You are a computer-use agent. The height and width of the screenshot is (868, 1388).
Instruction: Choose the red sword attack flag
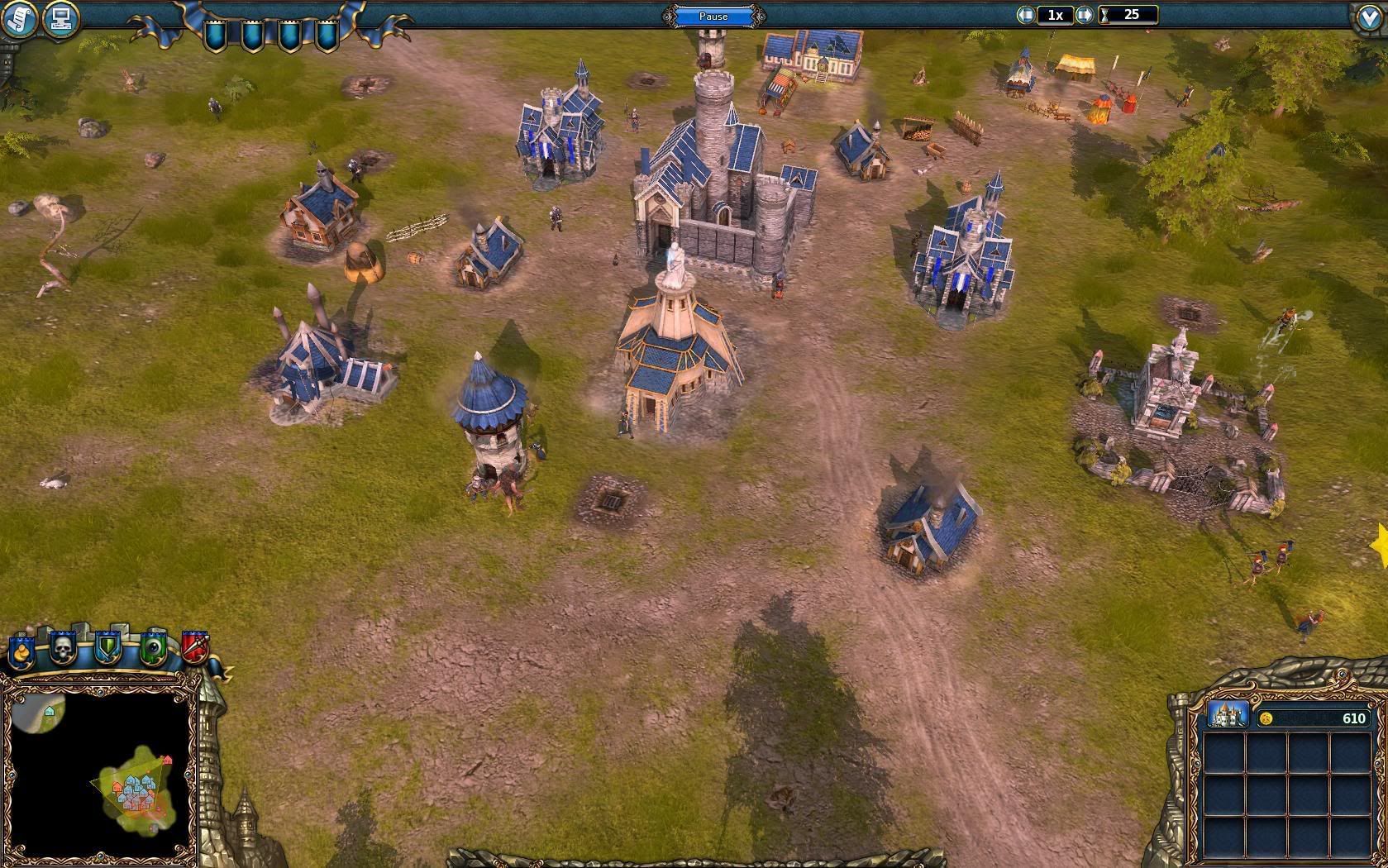[194, 647]
